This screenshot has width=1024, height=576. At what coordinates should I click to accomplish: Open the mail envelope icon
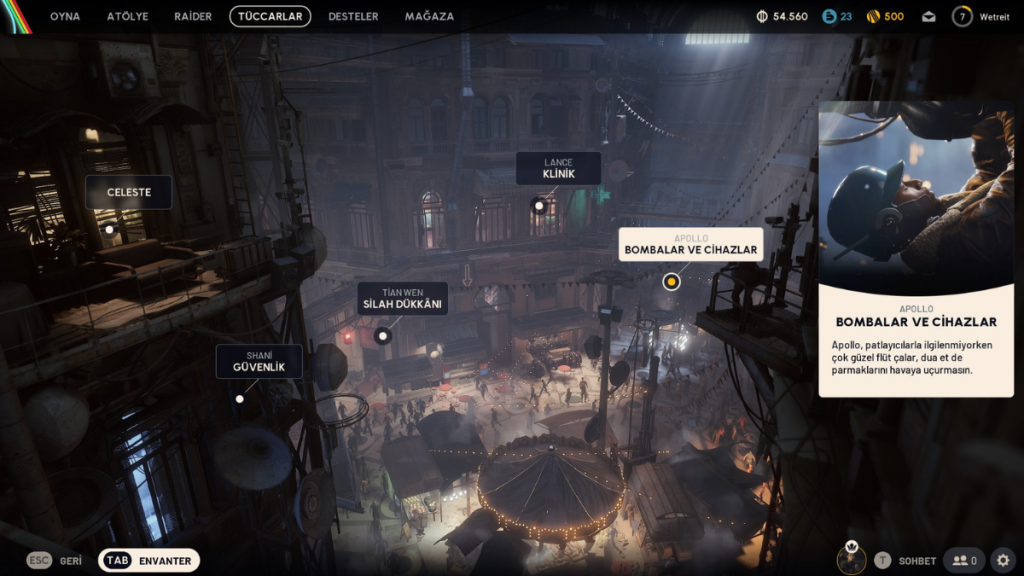coord(929,16)
